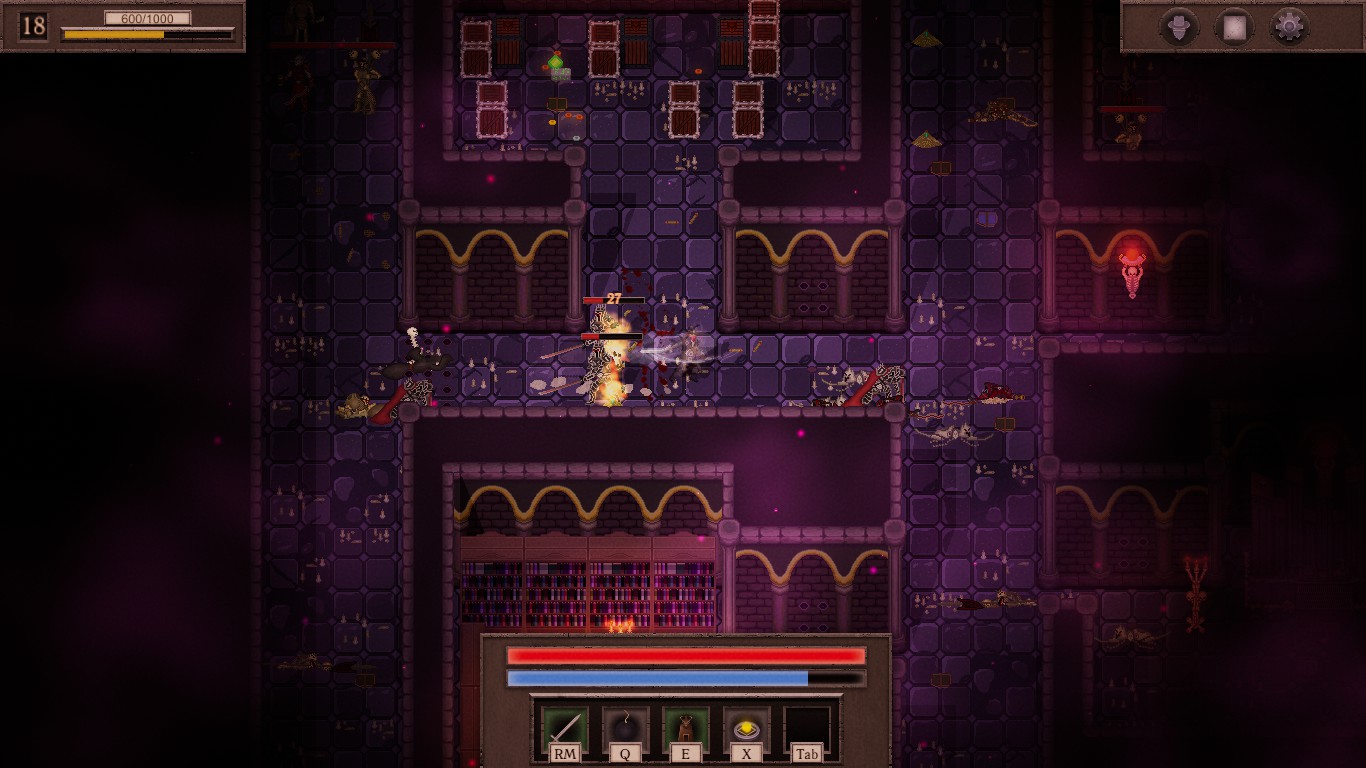Click the damage number 27

613,299
